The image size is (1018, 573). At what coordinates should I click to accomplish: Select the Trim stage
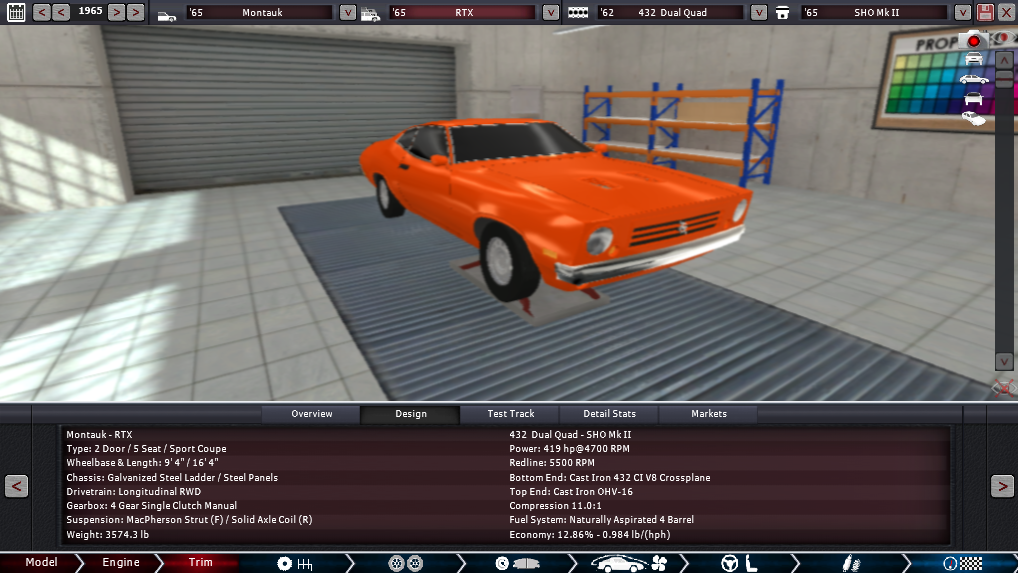201,563
